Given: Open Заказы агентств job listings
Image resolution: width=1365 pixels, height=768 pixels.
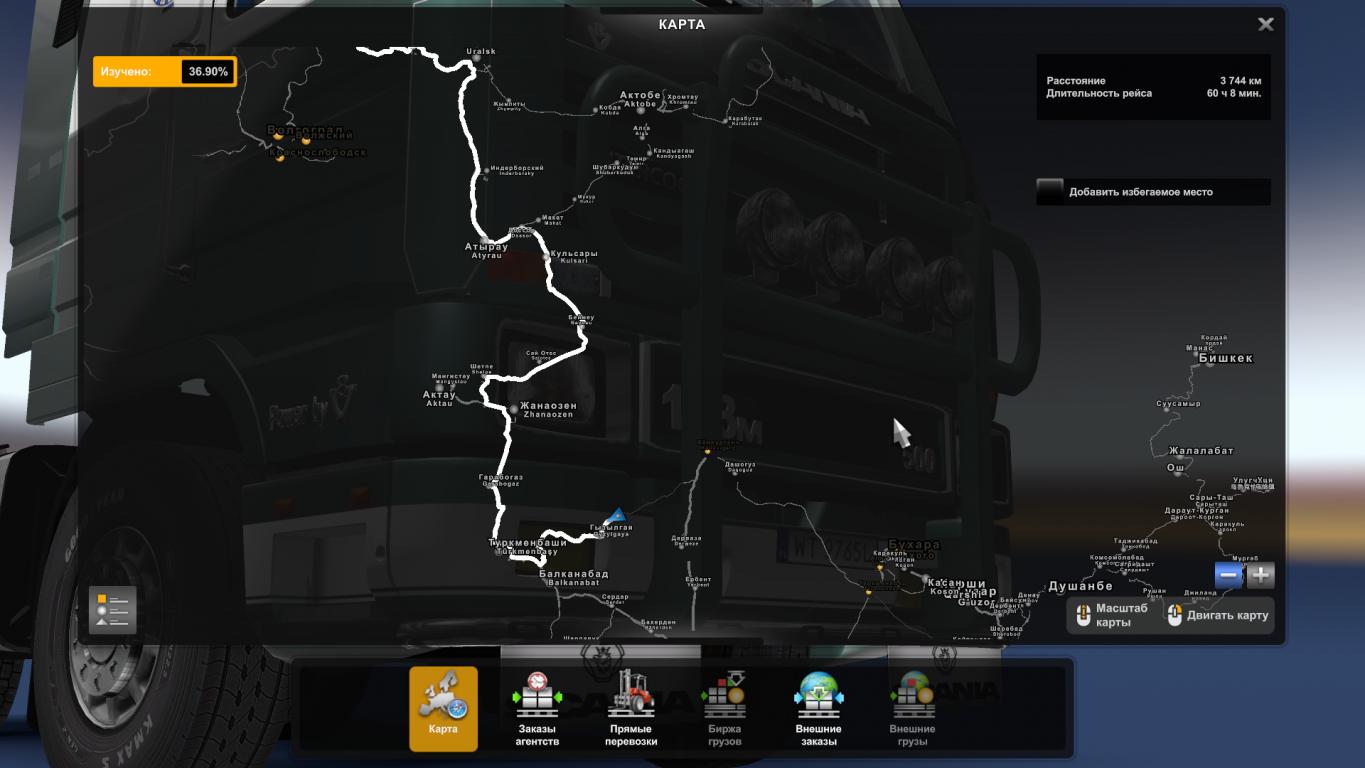Looking at the screenshot, I should pyautogui.click(x=537, y=708).
